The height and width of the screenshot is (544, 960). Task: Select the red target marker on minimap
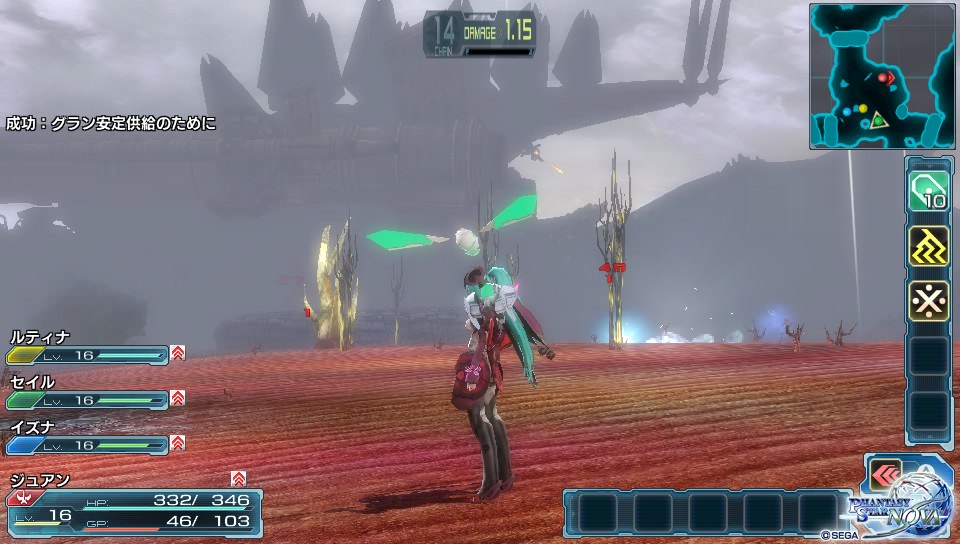point(885,76)
